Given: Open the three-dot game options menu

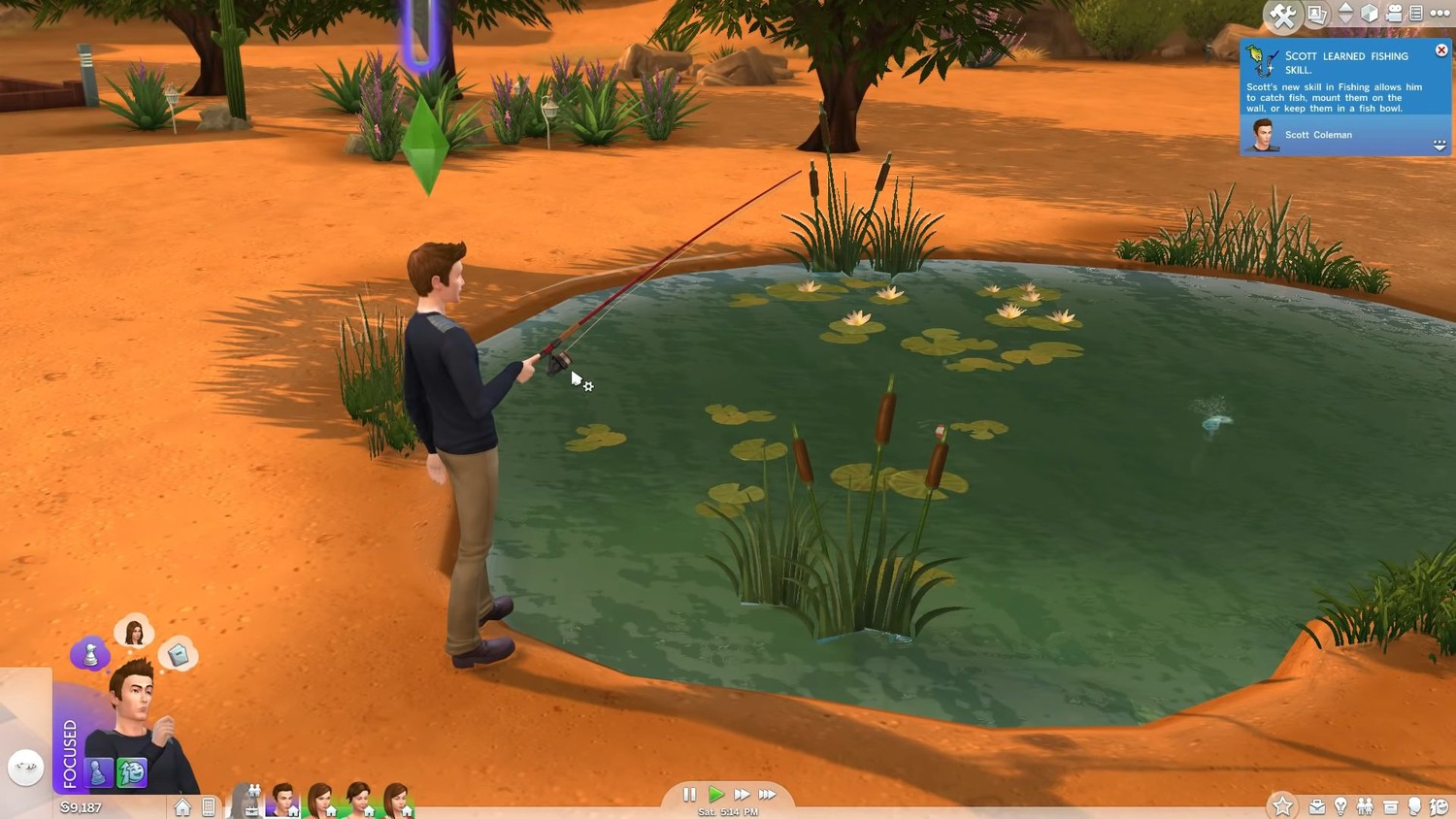Looking at the screenshot, I should tap(1440, 14).
